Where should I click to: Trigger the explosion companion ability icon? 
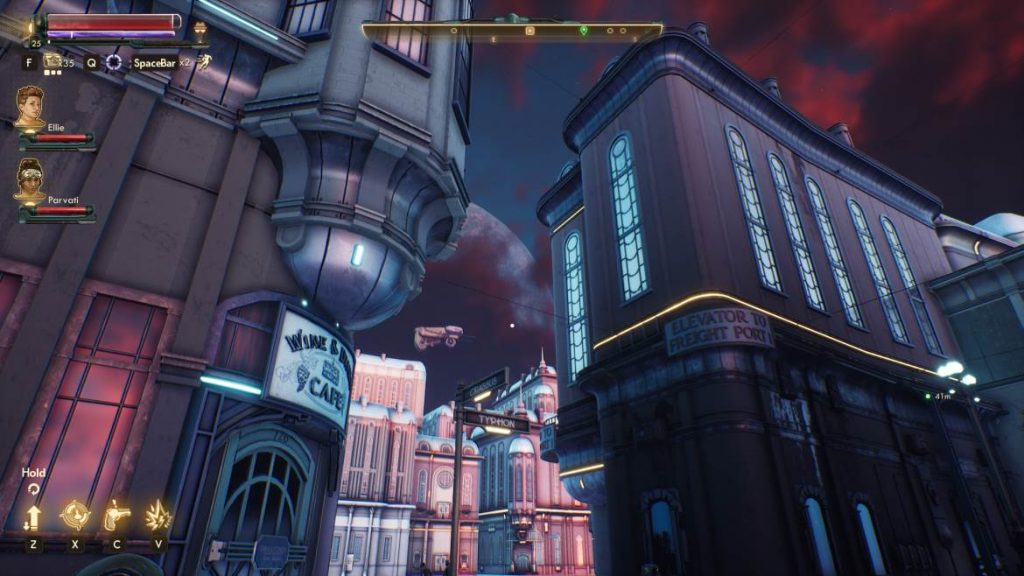[x=158, y=515]
